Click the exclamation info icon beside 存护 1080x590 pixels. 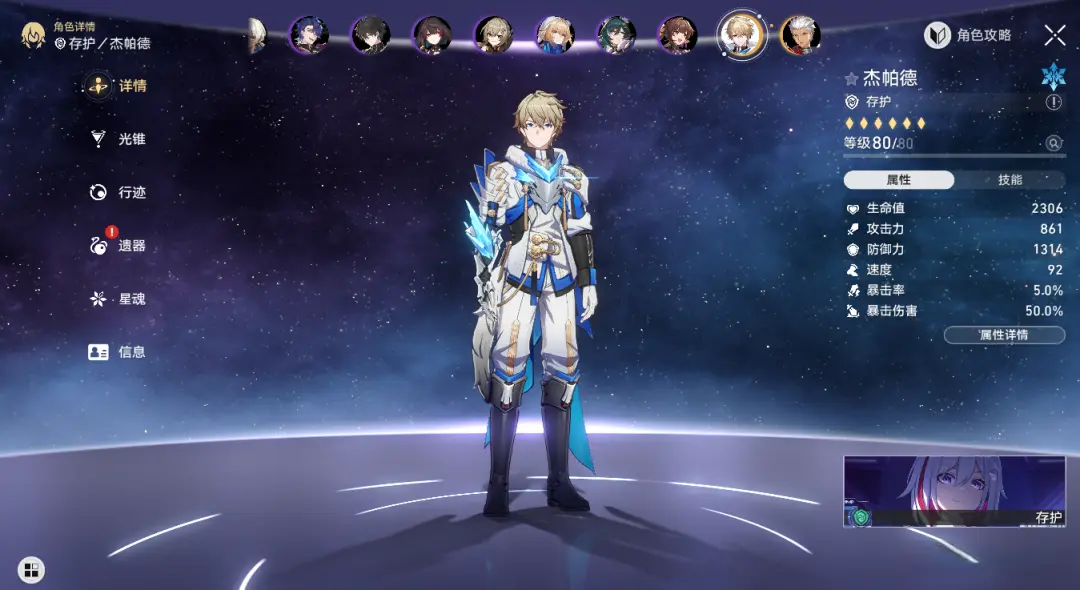(x=1054, y=102)
